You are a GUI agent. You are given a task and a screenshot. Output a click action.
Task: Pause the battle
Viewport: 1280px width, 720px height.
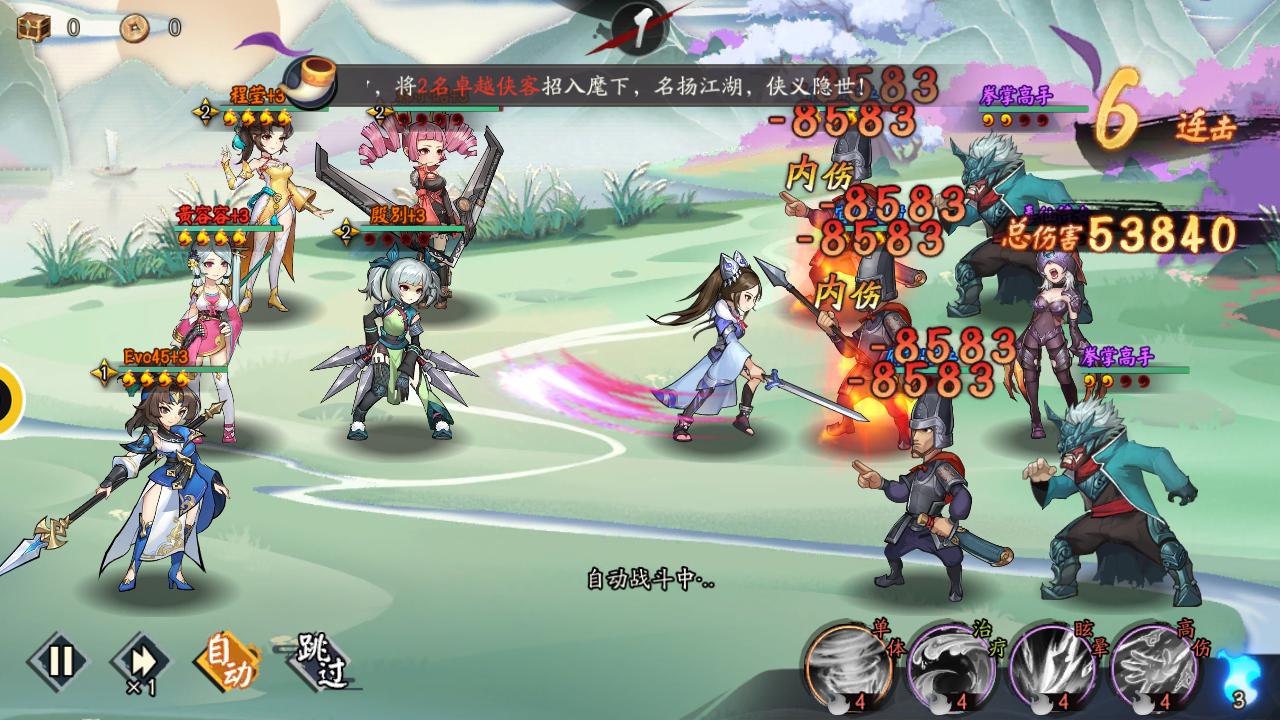[x=59, y=661]
